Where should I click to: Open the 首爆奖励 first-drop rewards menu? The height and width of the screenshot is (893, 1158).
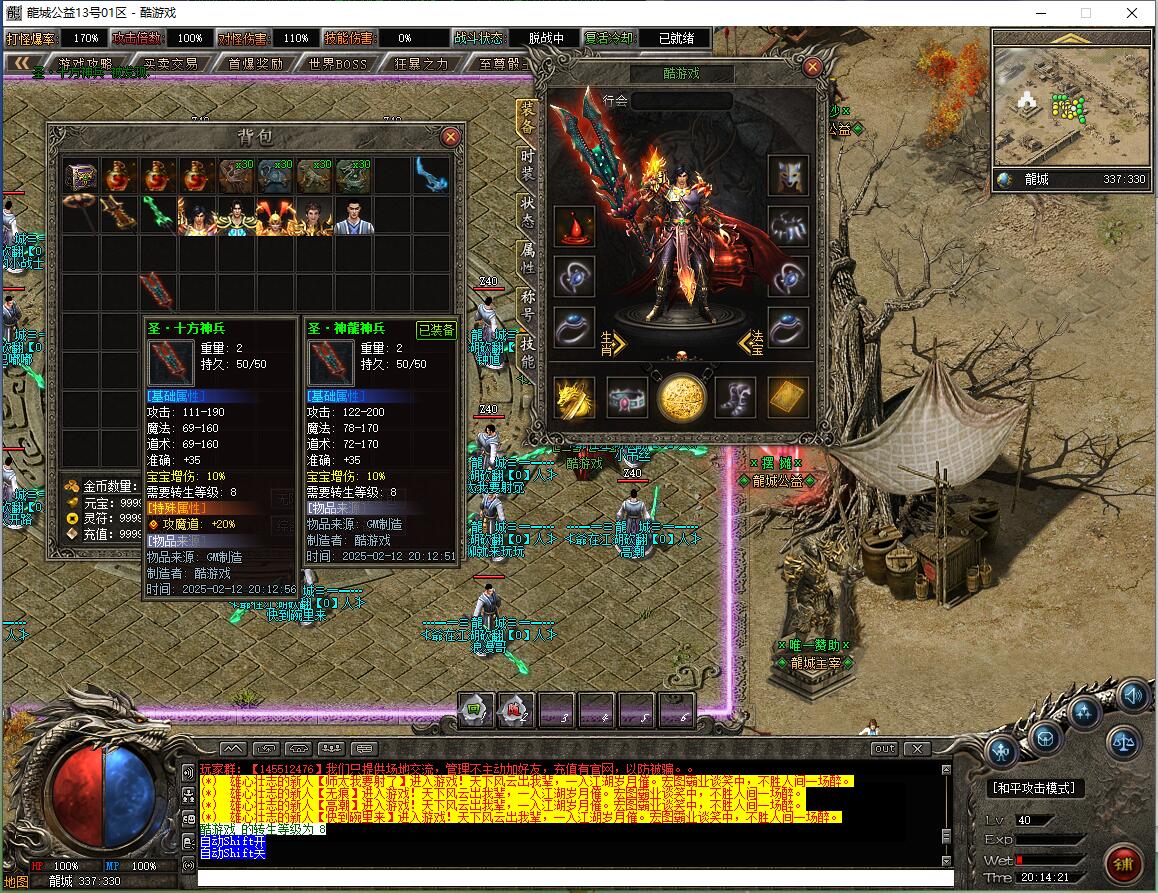tap(255, 63)
